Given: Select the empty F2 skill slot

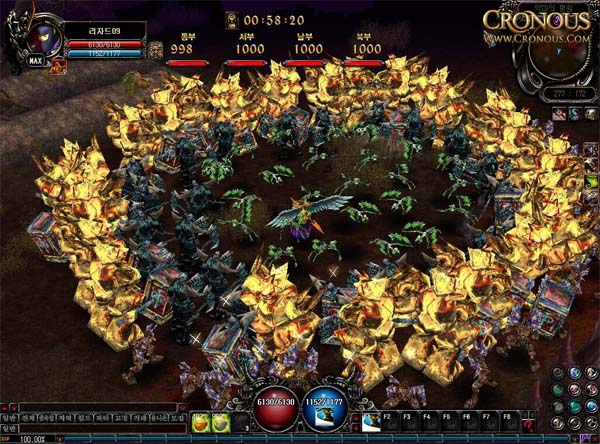Looking at the screenshot, I should [390, 421].
